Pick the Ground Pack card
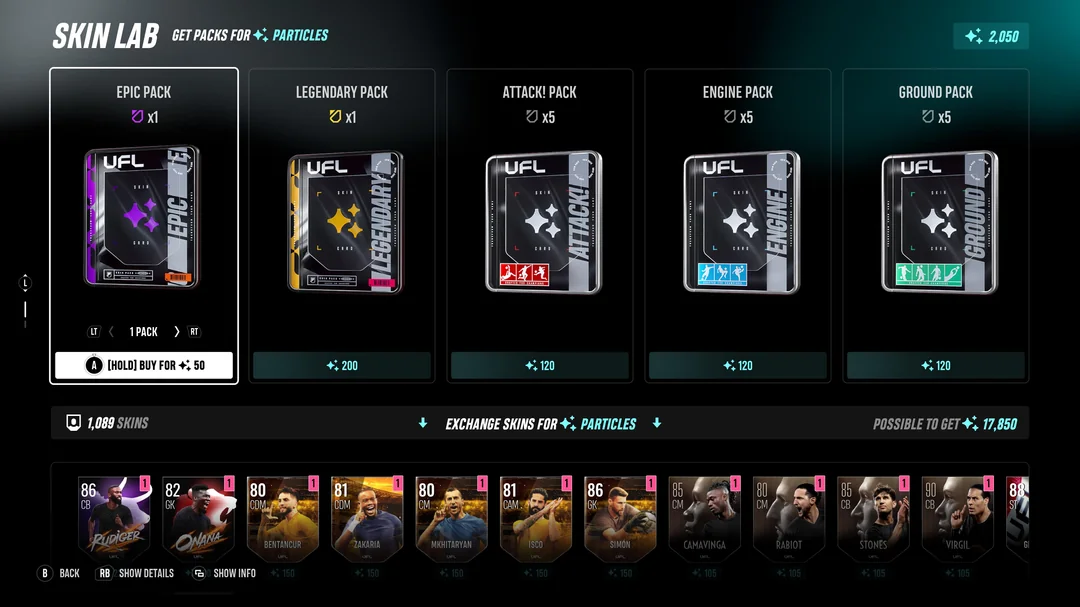This screenshot has height=607, width=1080. click(936, 220)
